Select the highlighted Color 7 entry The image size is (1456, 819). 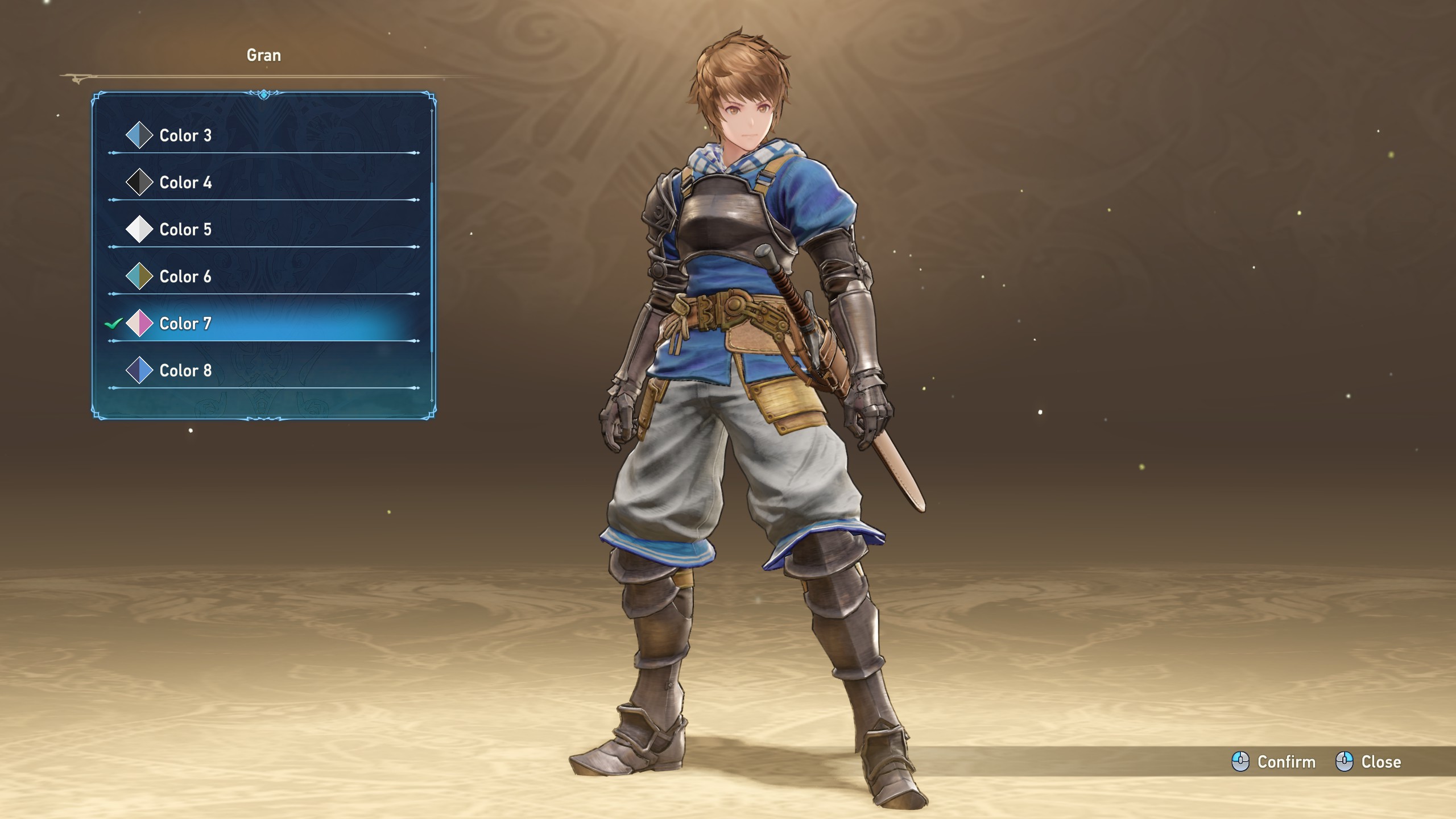(185, 324)
